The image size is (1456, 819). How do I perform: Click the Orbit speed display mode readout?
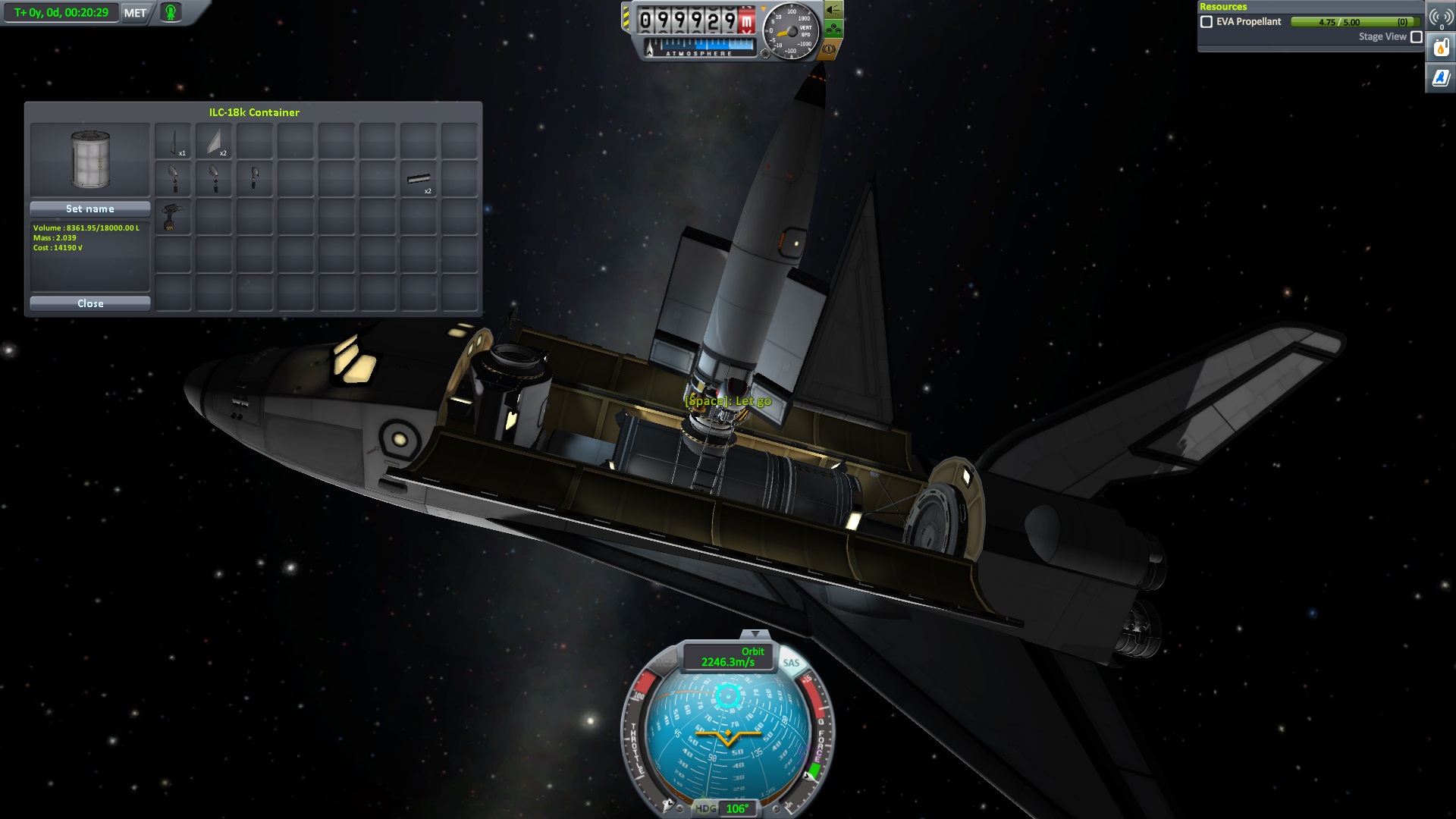click(728, 657)
